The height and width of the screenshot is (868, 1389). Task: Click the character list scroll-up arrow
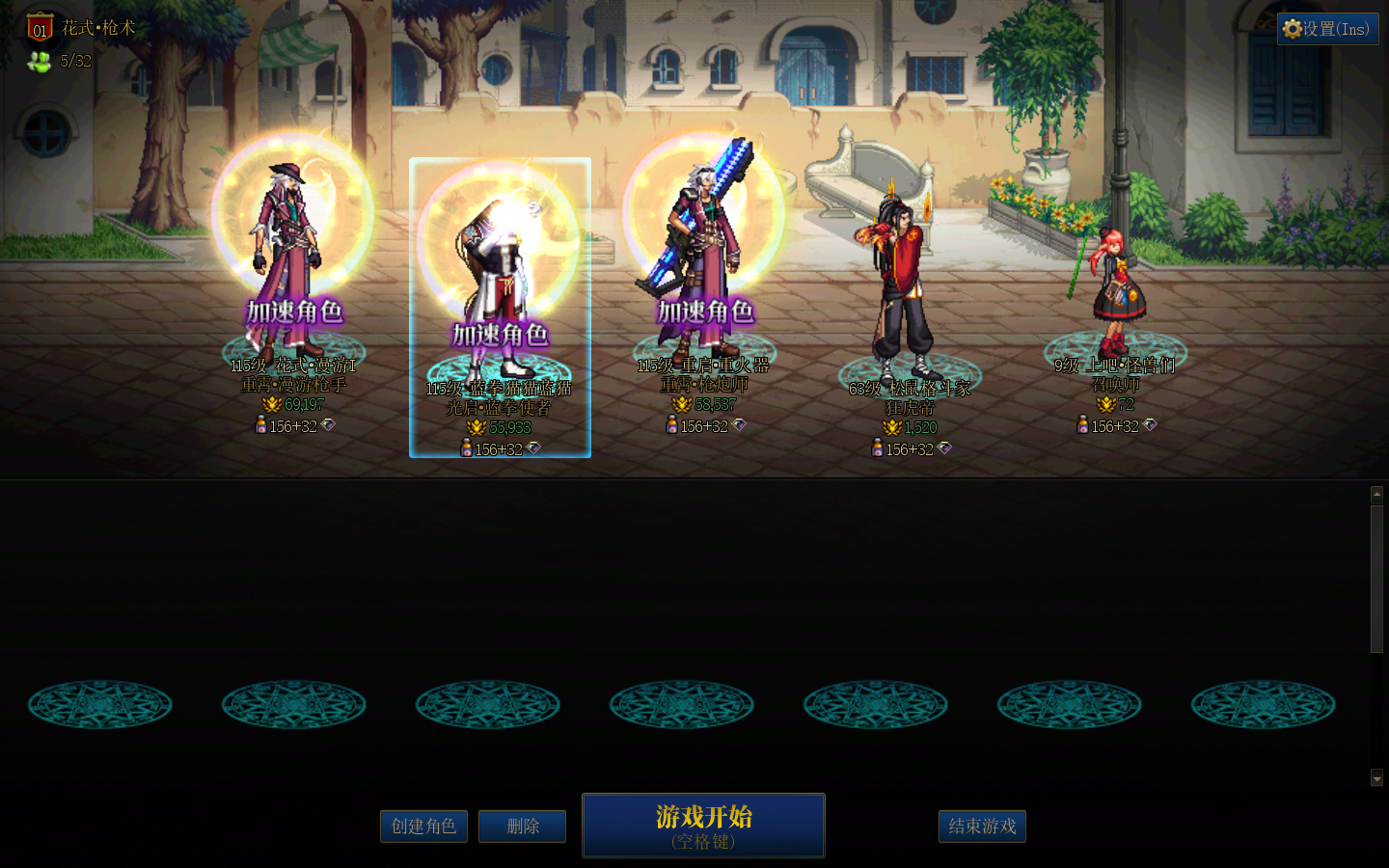coord(1376,494)
